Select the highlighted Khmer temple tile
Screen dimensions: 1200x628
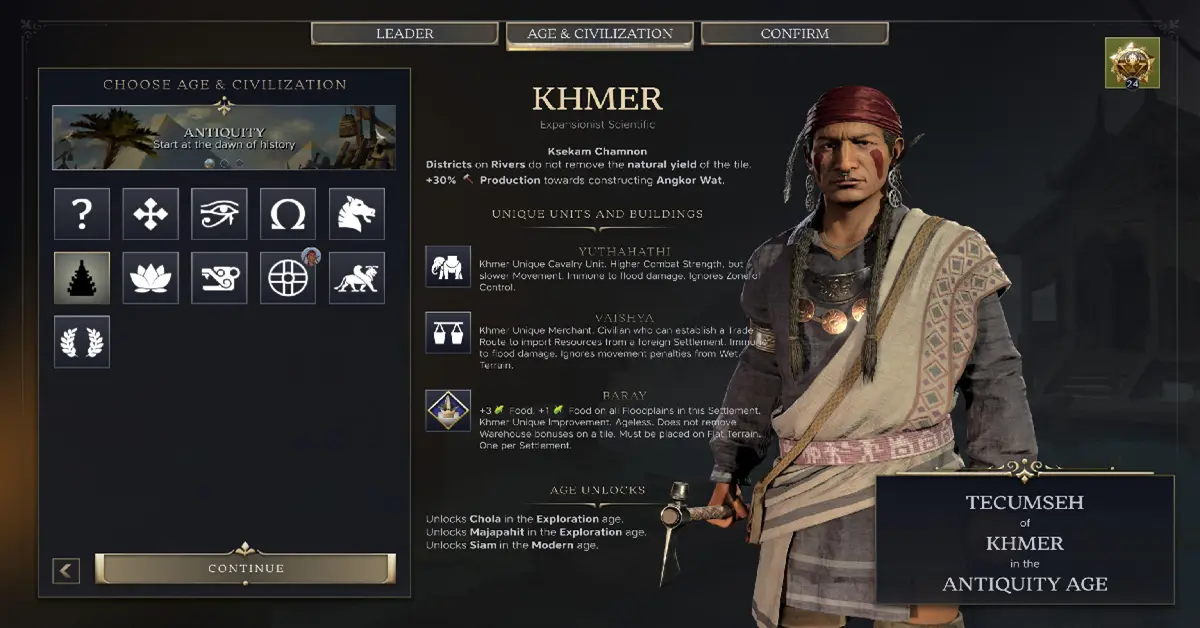(82, 278)
